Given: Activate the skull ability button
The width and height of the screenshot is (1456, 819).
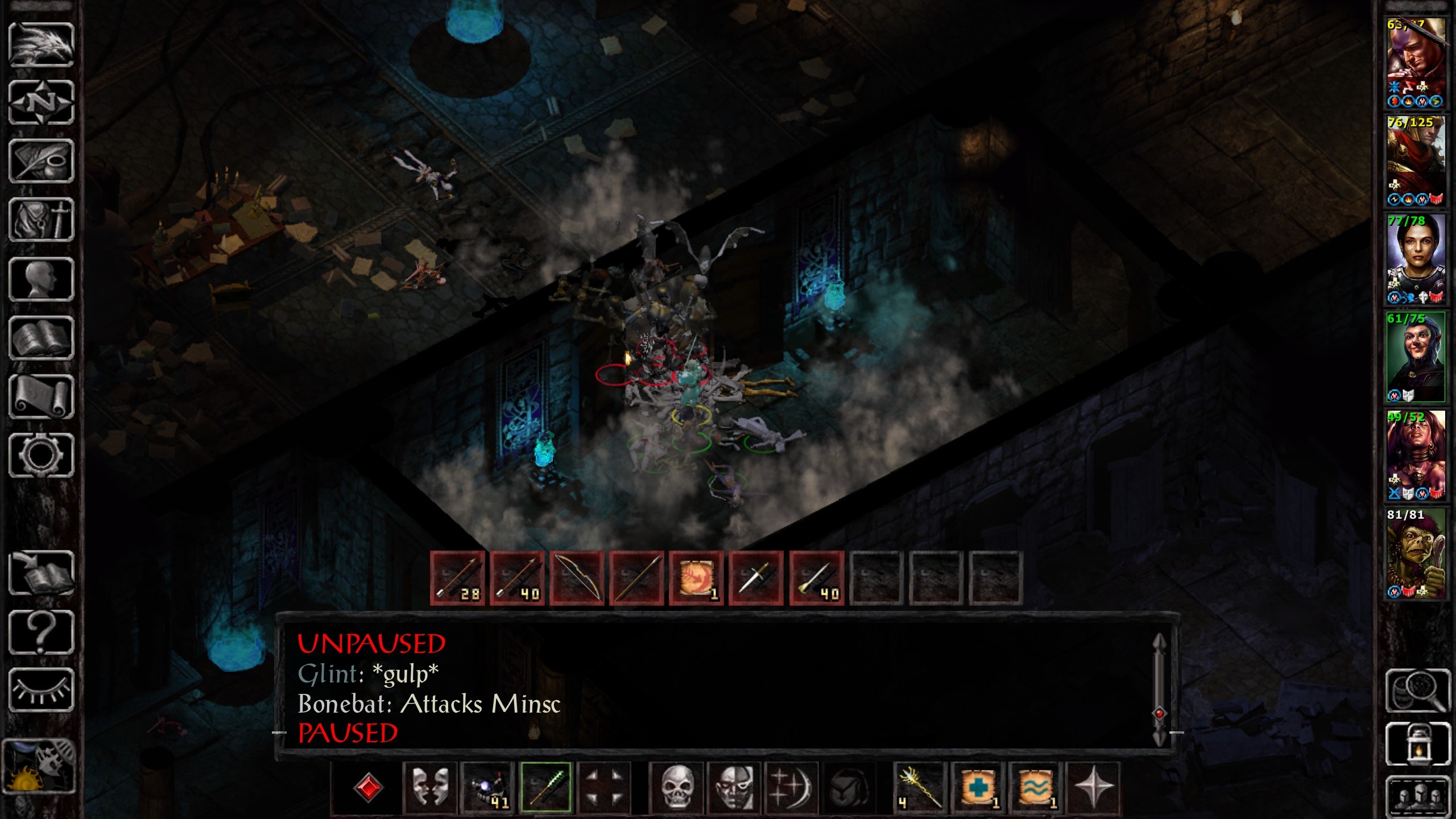Looking at the screenshot, I should pyautogui.click(x=677, y=788).
